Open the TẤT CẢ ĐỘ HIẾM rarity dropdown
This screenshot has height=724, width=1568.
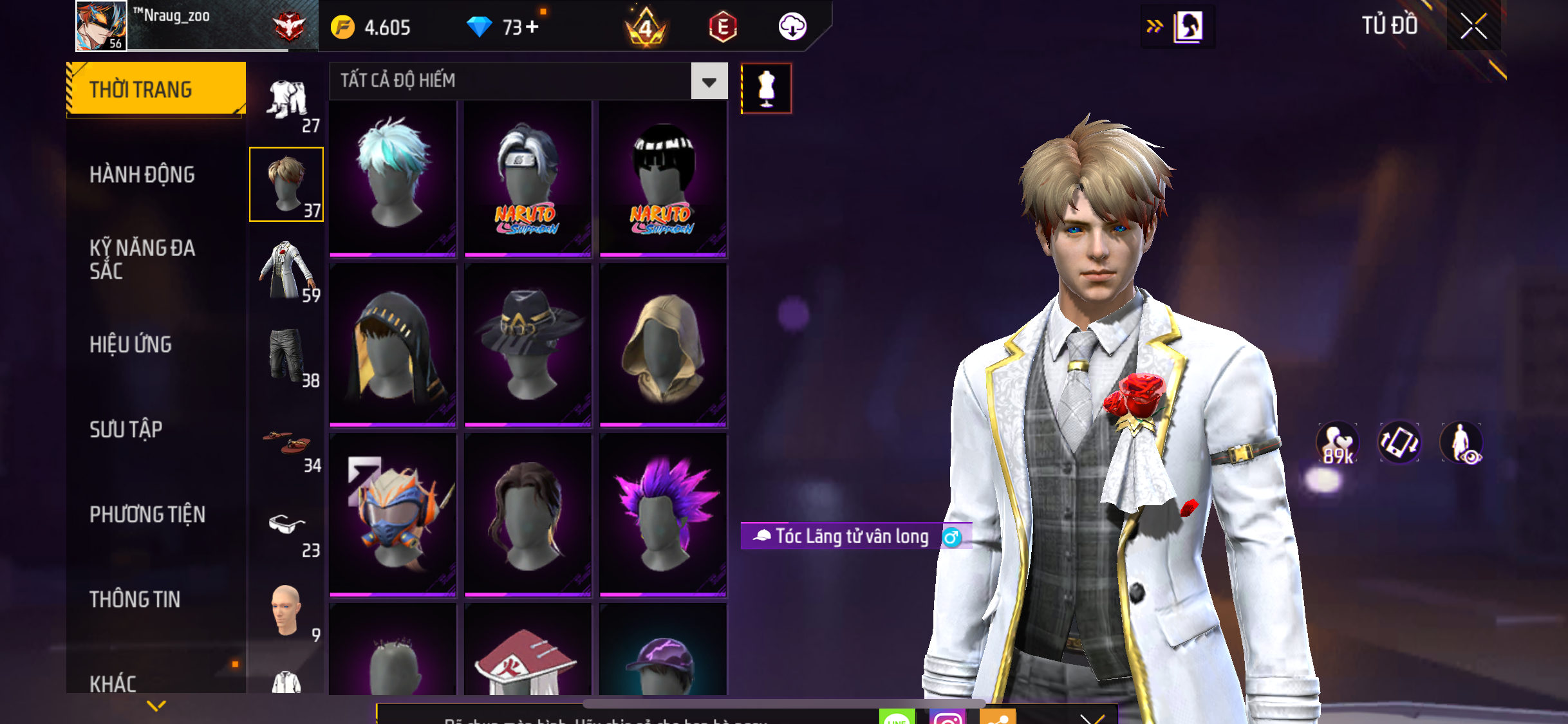point(709,81)
